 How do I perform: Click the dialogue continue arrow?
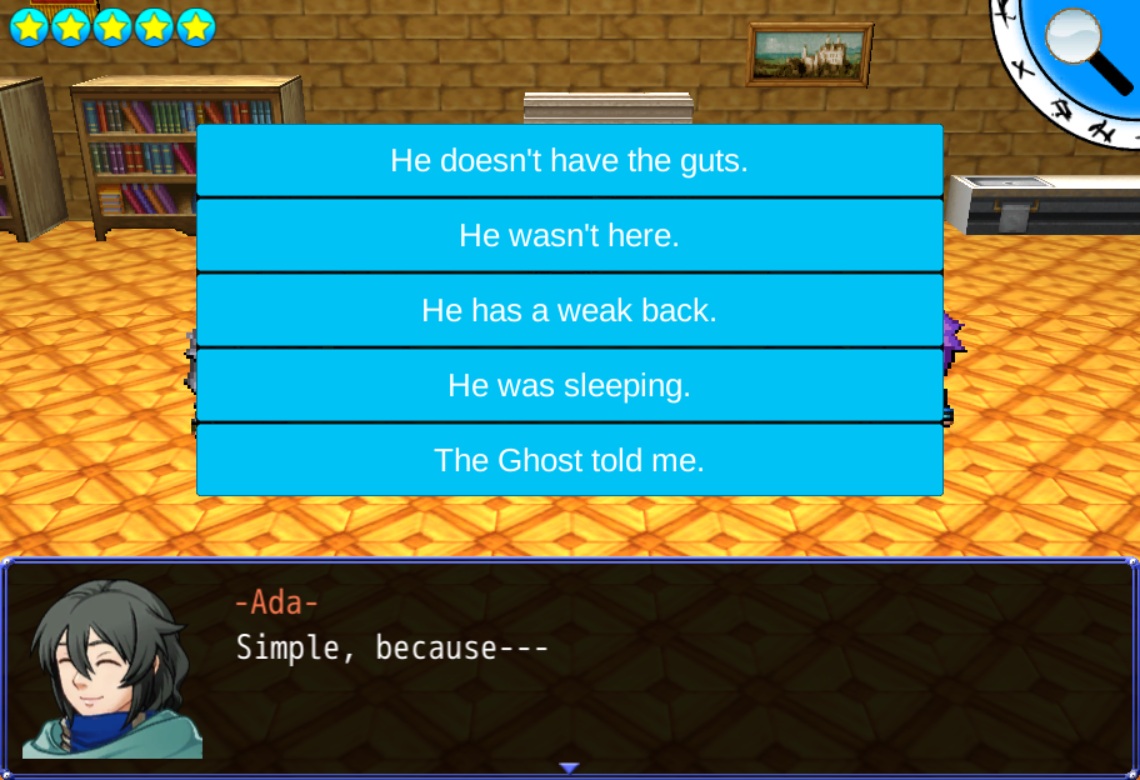pos(569,768)
